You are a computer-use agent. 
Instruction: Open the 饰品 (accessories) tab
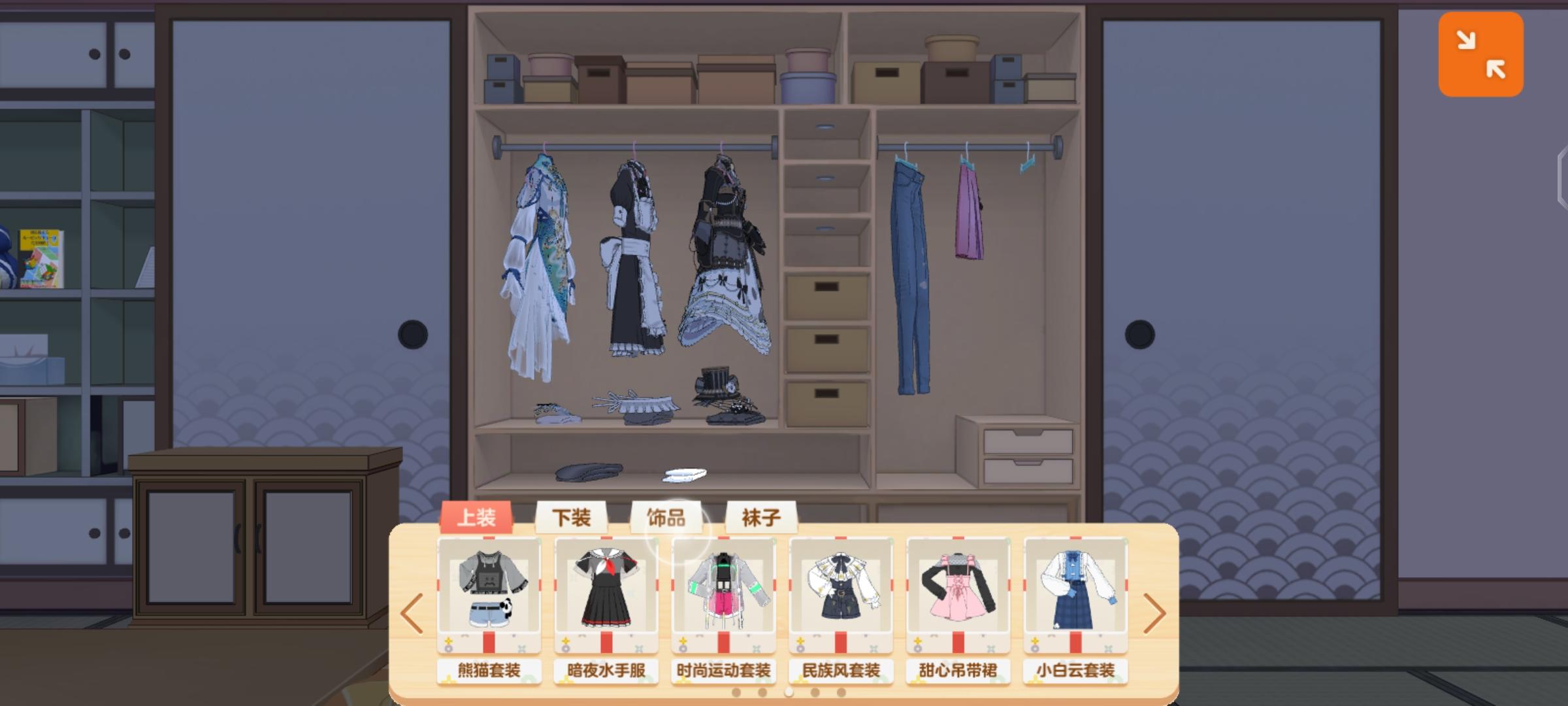(x=666, y=518)
